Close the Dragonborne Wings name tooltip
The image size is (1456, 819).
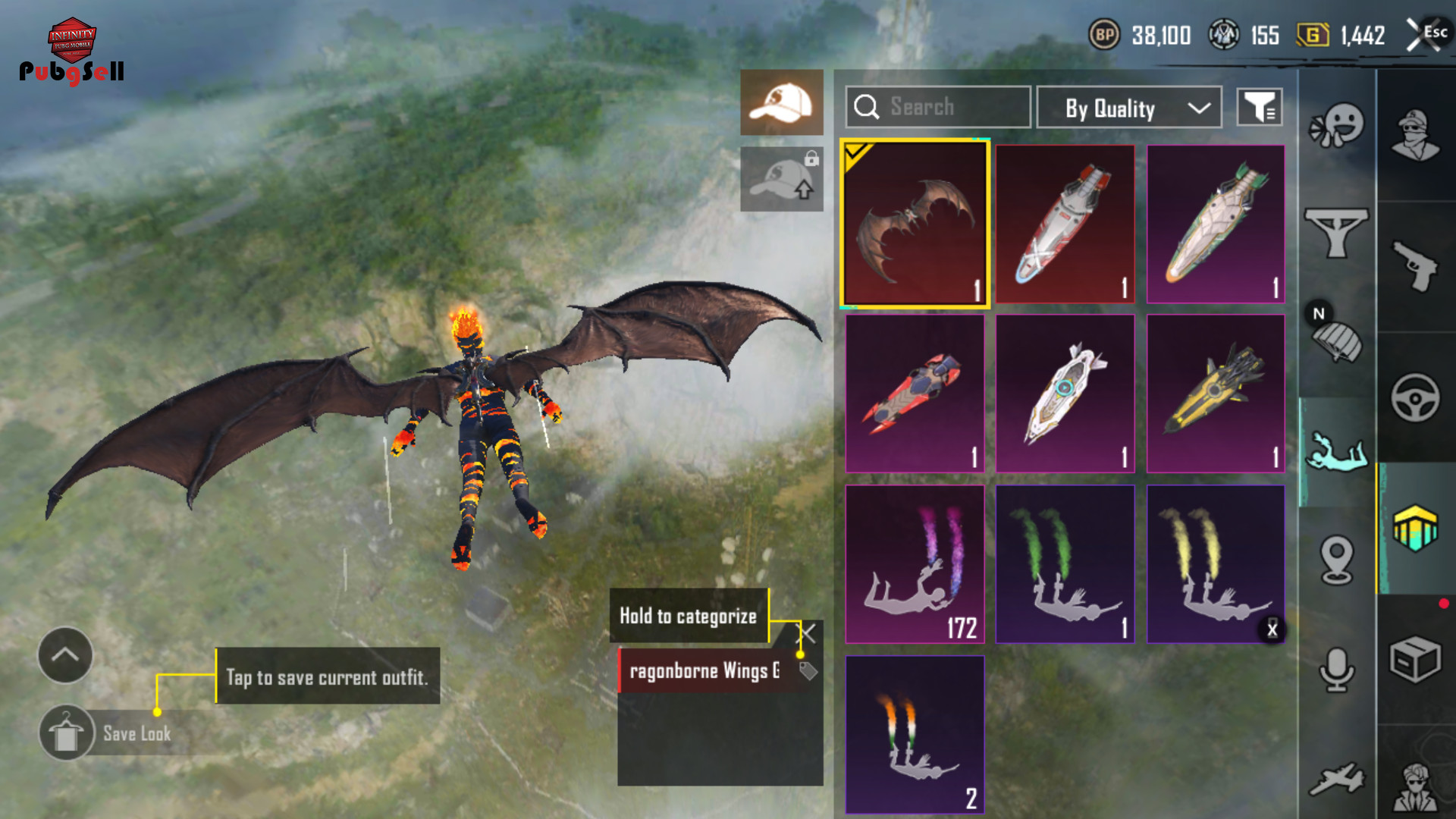coord(808,633)
